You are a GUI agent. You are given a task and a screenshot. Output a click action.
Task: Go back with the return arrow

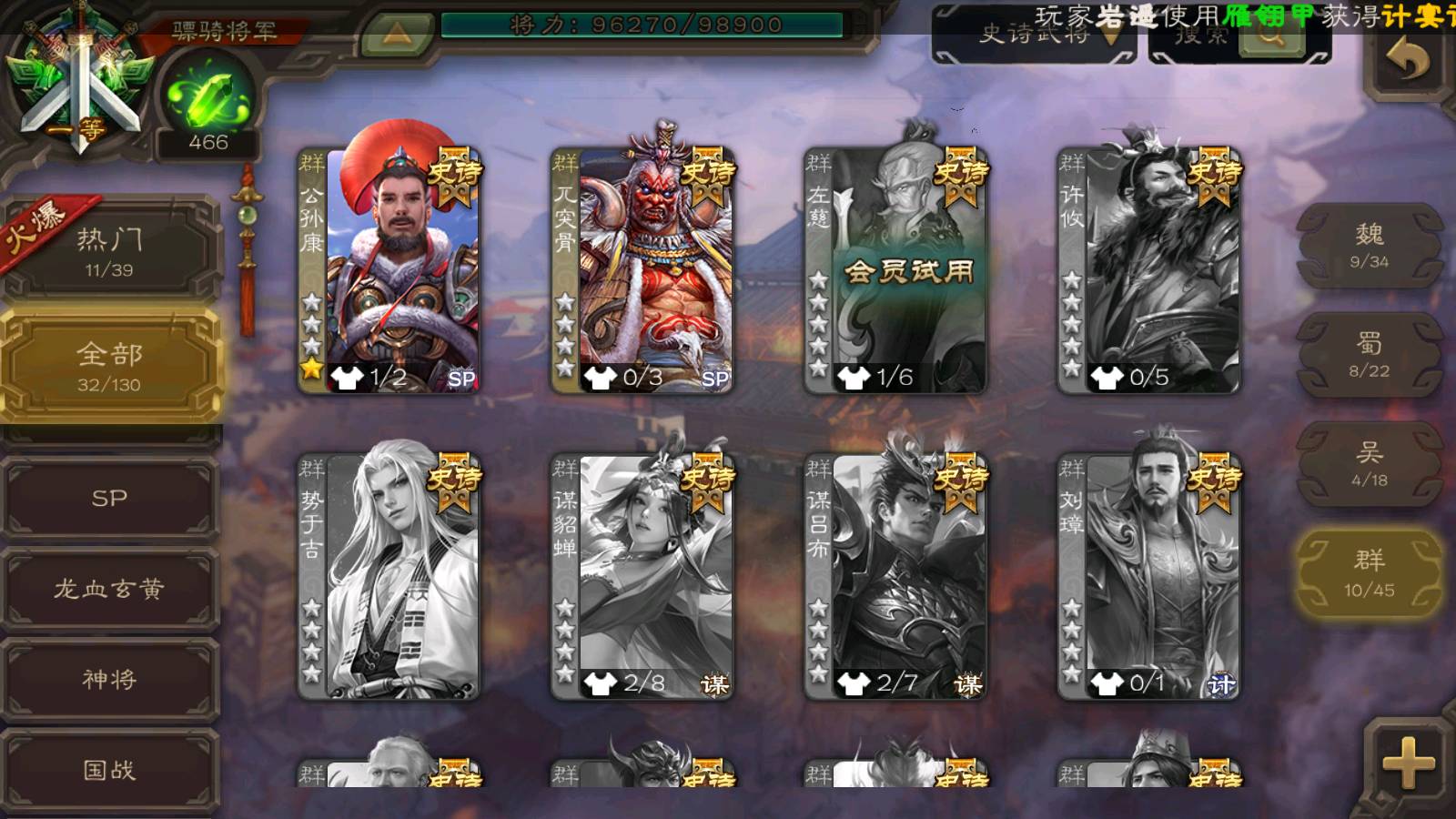(1407, 62)
